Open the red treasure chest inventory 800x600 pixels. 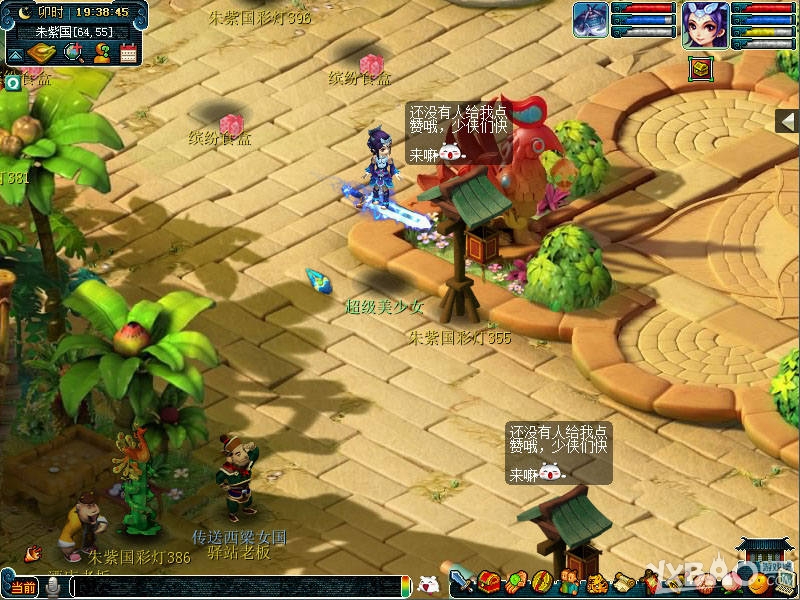[489, 581]
